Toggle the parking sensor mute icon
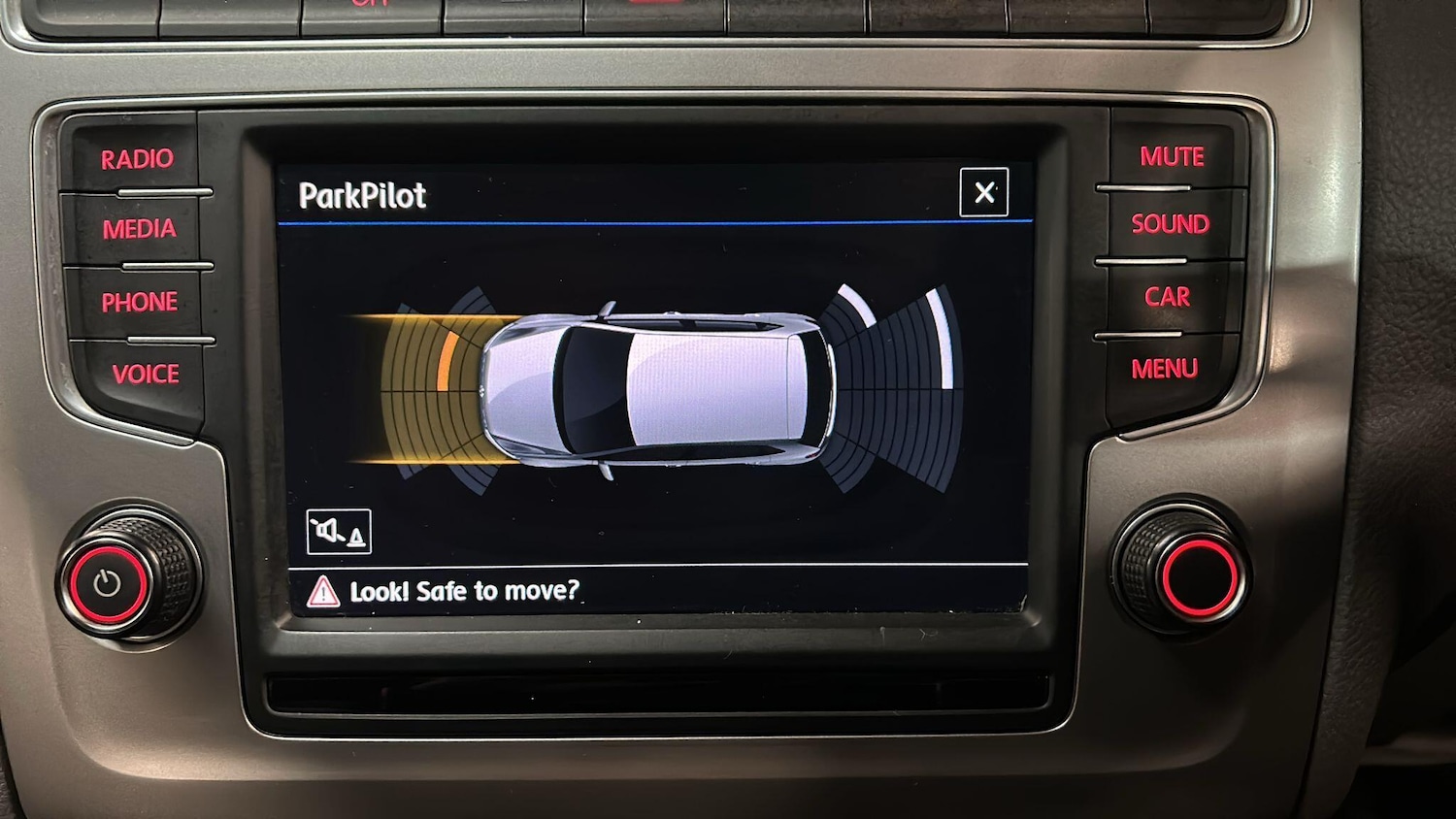This screenshot has width=1456, height=819. [338, 532]
